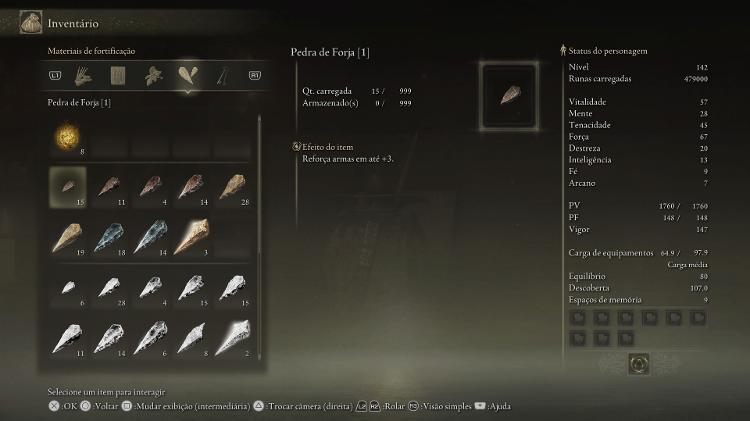The width and height of the screenshot is (750, 421).
Task: Open the crossed weapons tab
Action: (x=220, y=75)
